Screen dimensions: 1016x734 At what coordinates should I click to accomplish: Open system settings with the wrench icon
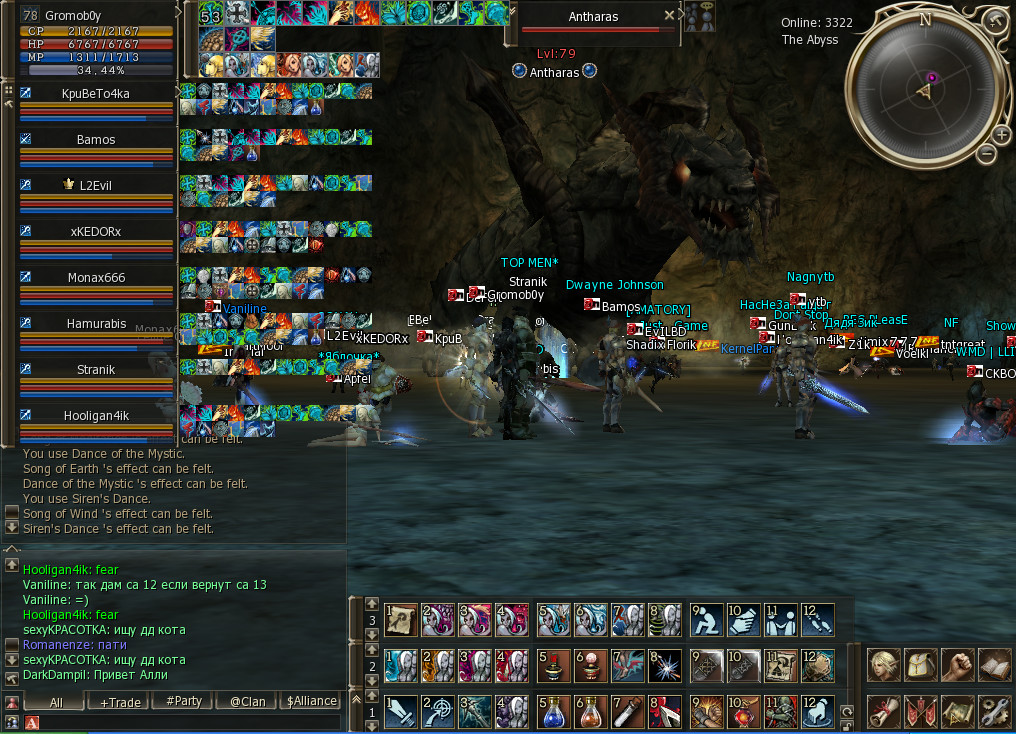click(994, 711)
